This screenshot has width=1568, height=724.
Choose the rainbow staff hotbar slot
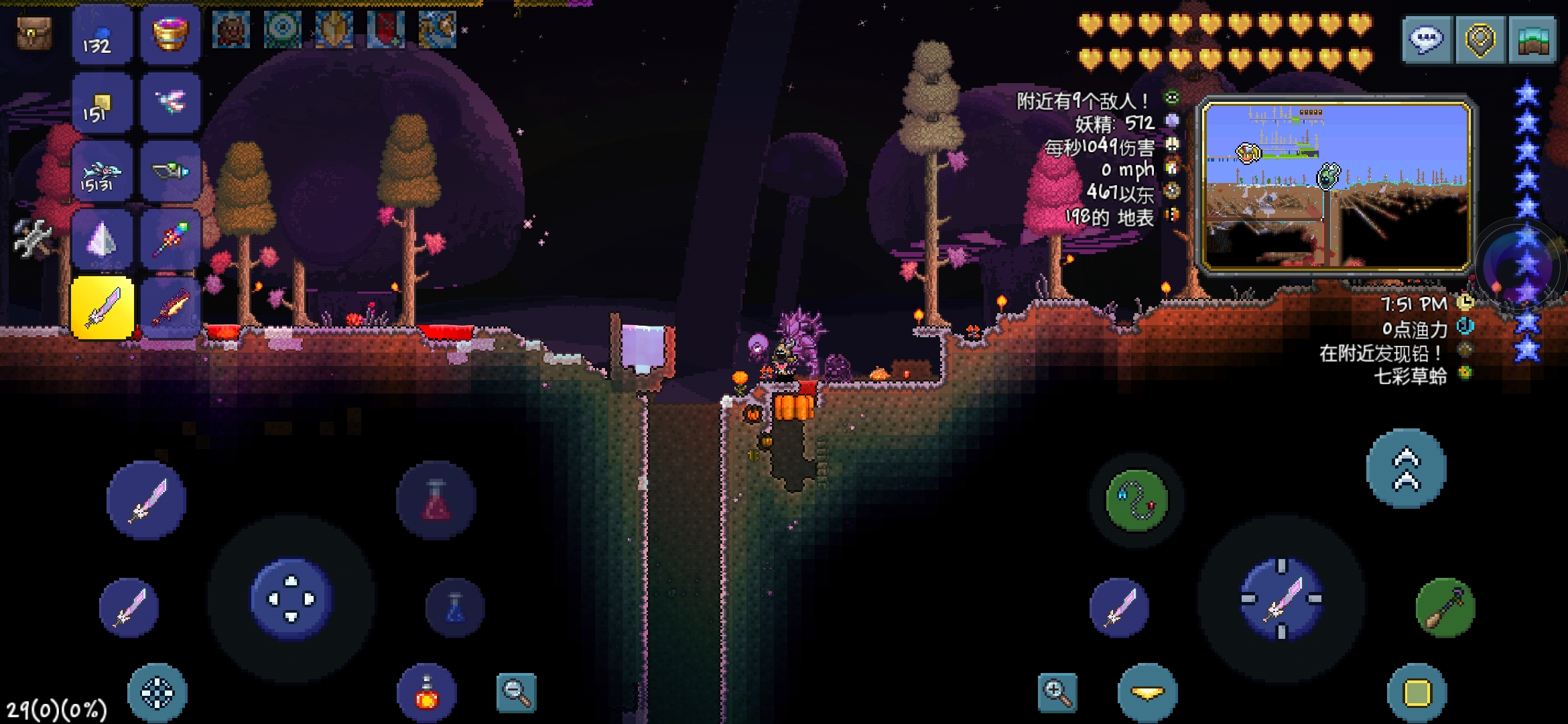[171, 240]
